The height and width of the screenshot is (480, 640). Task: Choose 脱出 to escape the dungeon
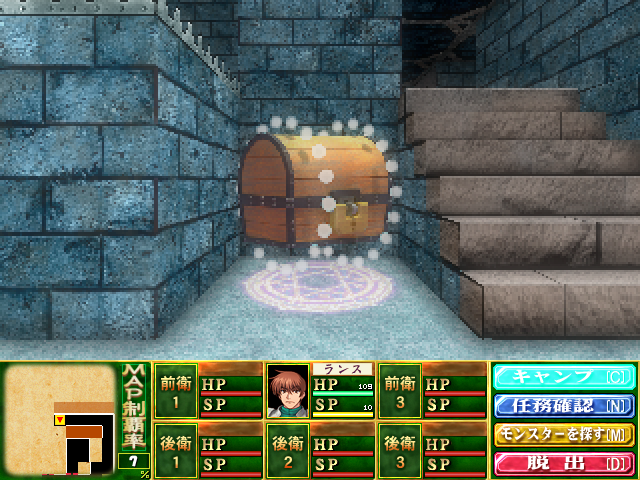(562, 463)
